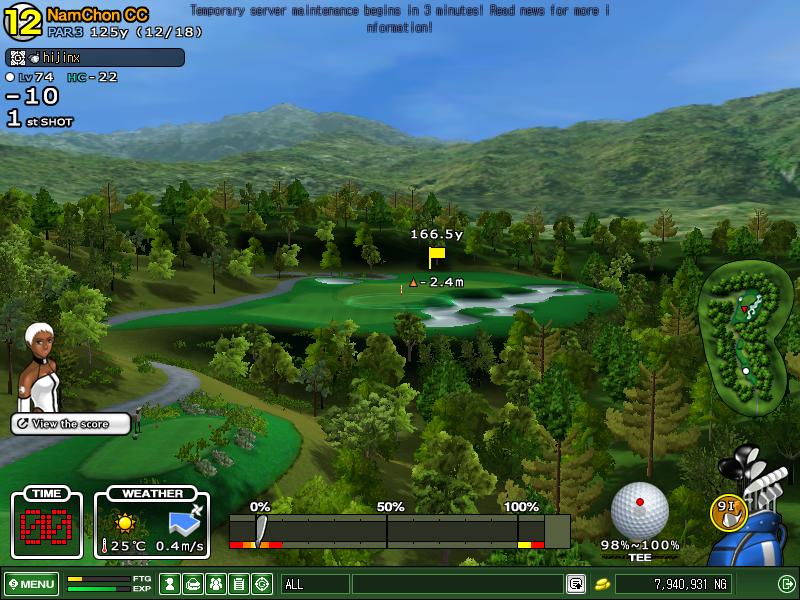Image resolution: width=800 pixels, height=600 pixels.
Task: Open the list document icon
Action: point(239,584)
